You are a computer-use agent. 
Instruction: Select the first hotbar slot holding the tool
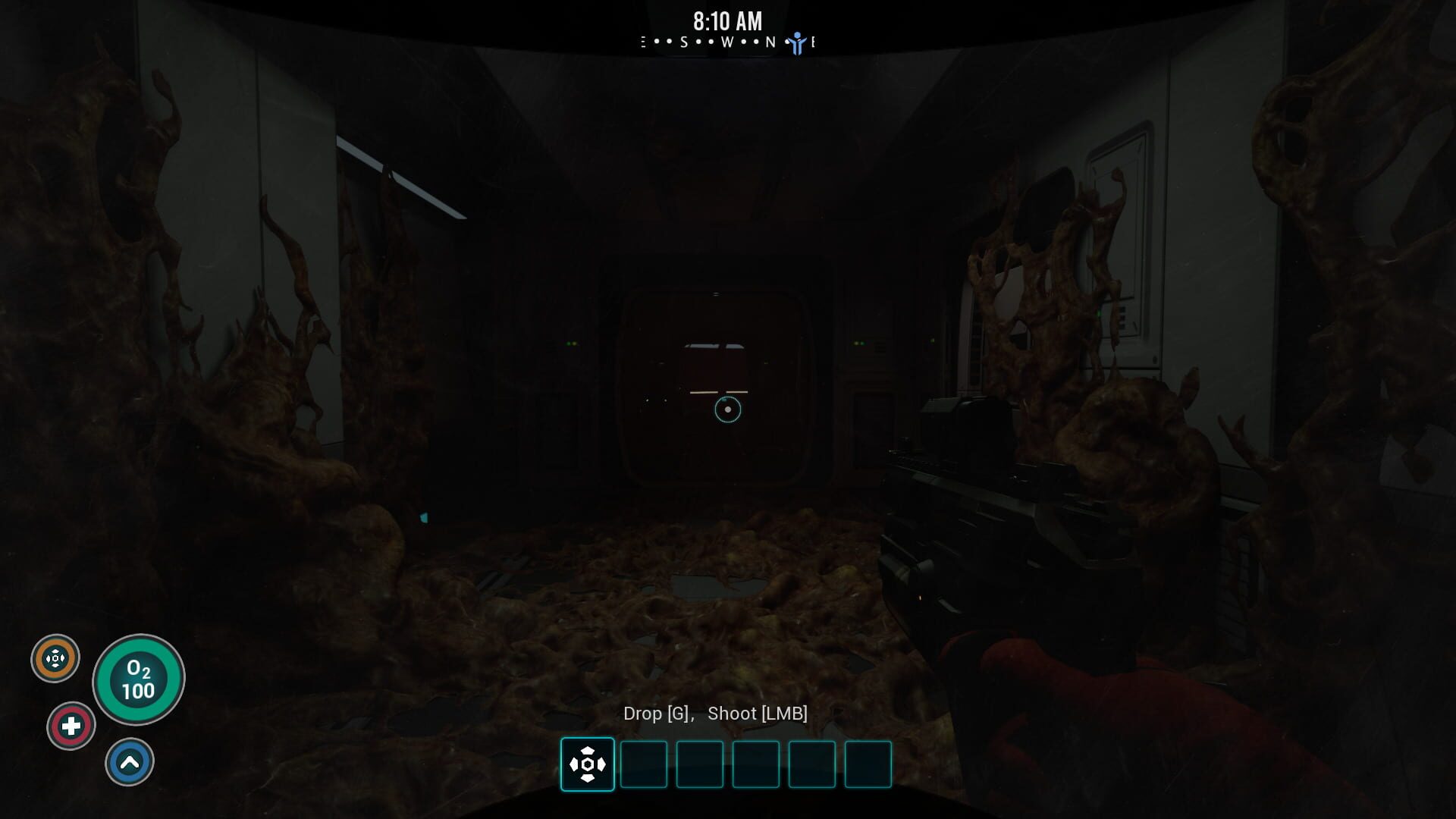pos(587,764)
